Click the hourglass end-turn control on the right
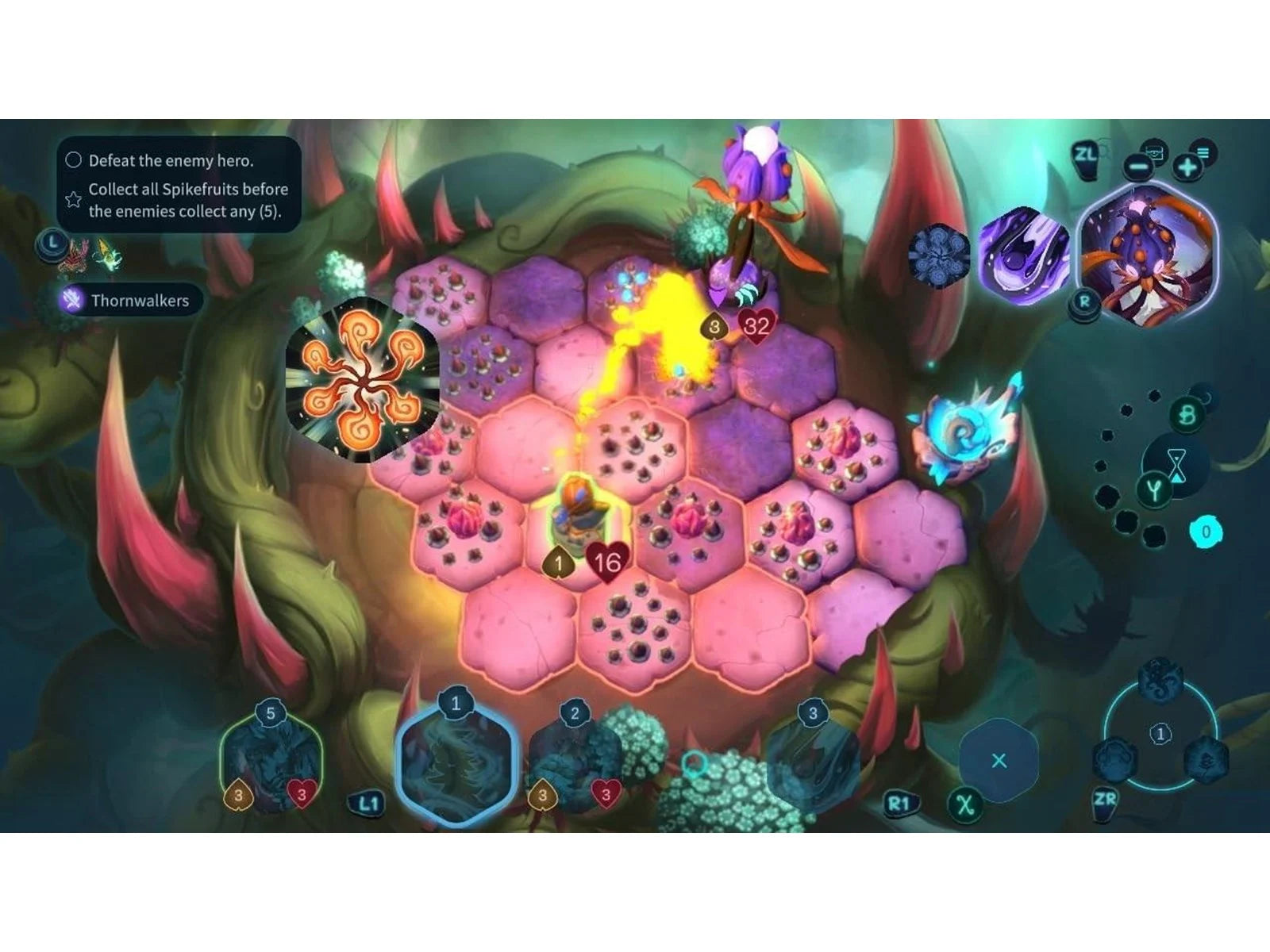 1177,464
